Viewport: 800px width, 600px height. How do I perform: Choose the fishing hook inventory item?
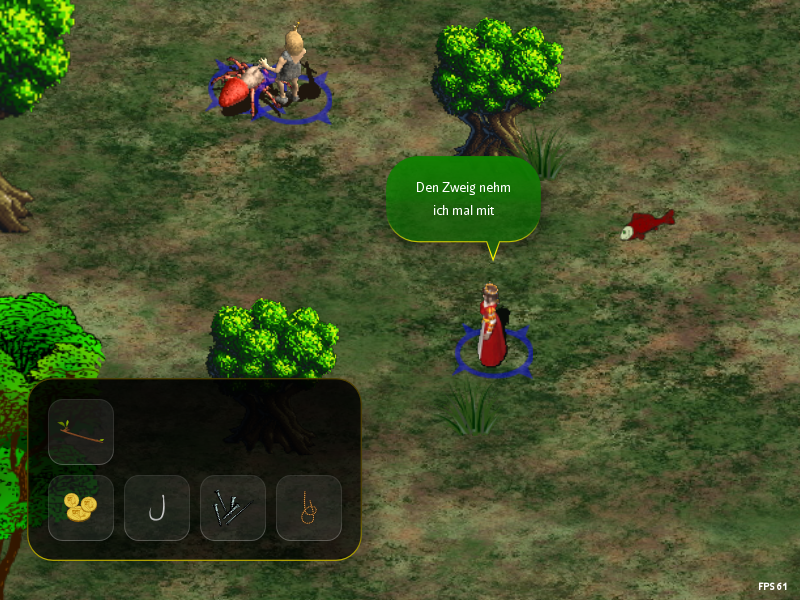tap(157, 508)
